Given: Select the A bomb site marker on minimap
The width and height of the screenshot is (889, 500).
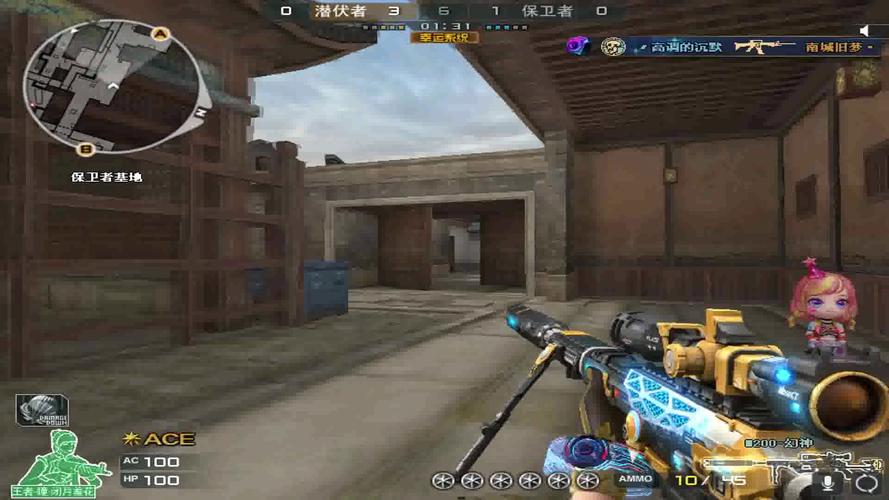Looking at the screenshot, I should click(x=159, y=33).
